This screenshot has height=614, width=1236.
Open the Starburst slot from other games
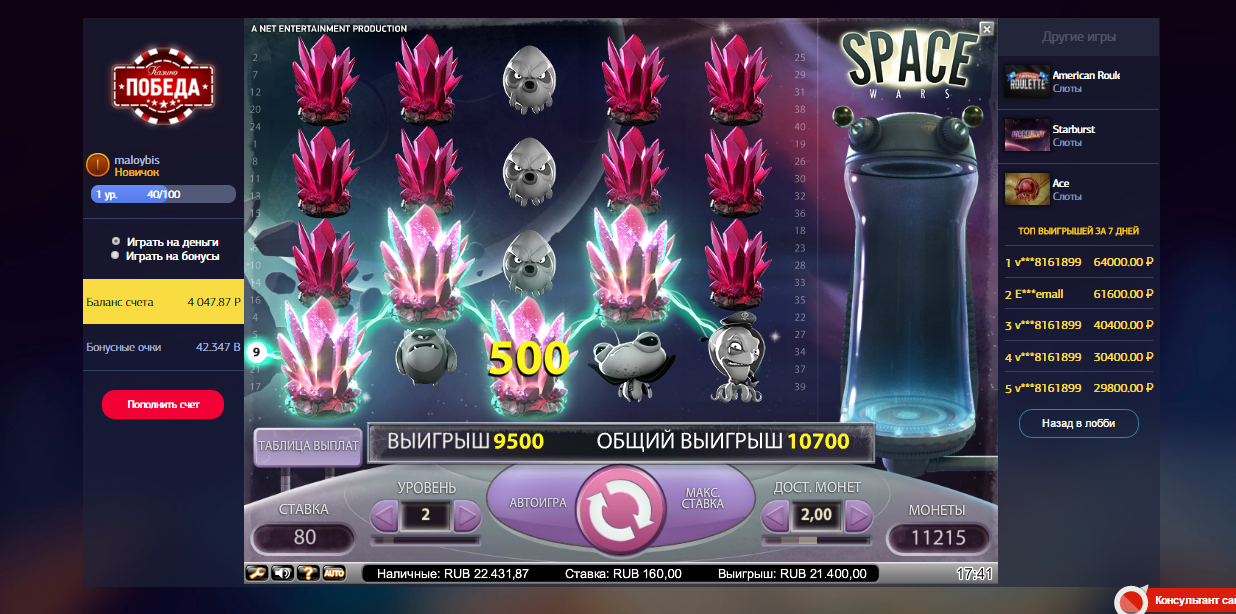[x=1072, y=136]
